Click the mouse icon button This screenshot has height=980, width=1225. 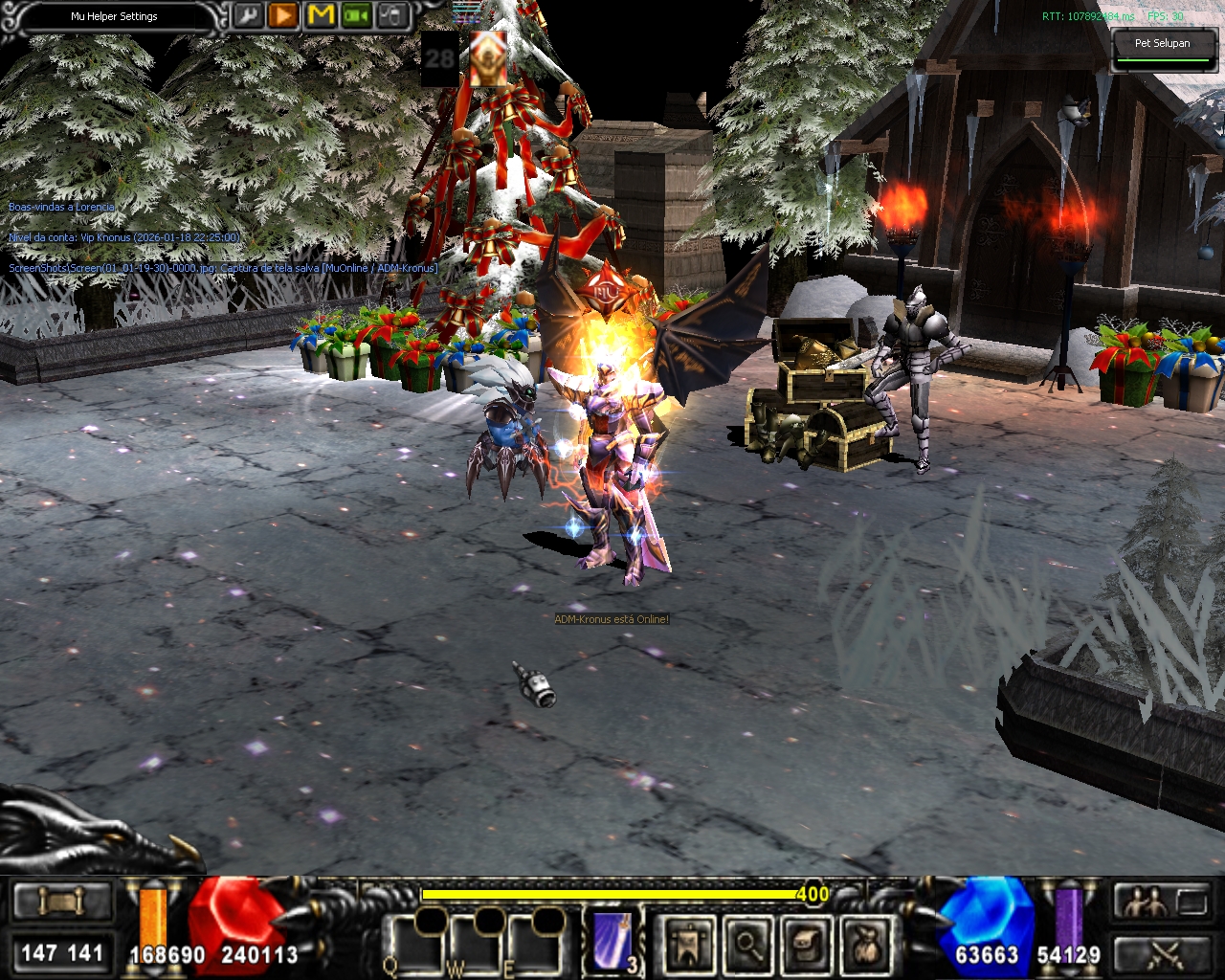(x=393, y=15)
